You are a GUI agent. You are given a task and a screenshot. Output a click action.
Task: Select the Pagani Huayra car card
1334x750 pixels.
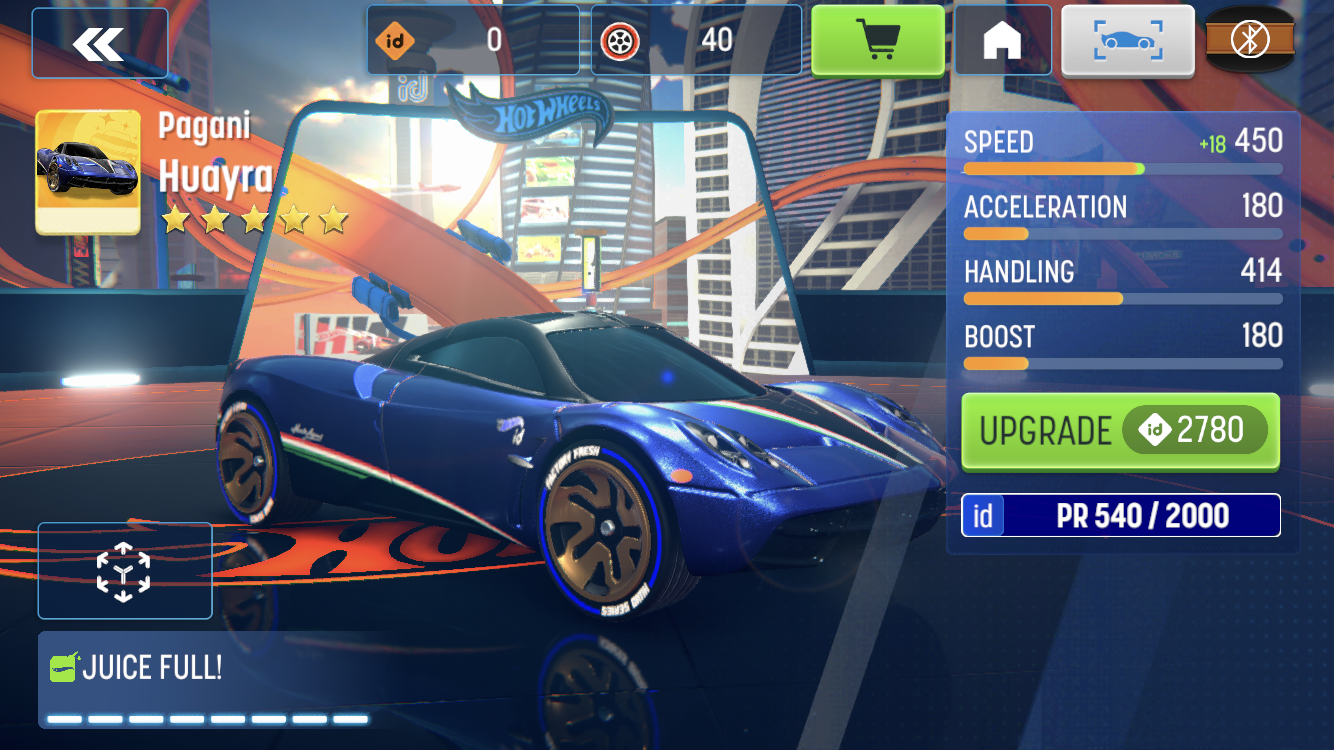(x=88, y=172)
